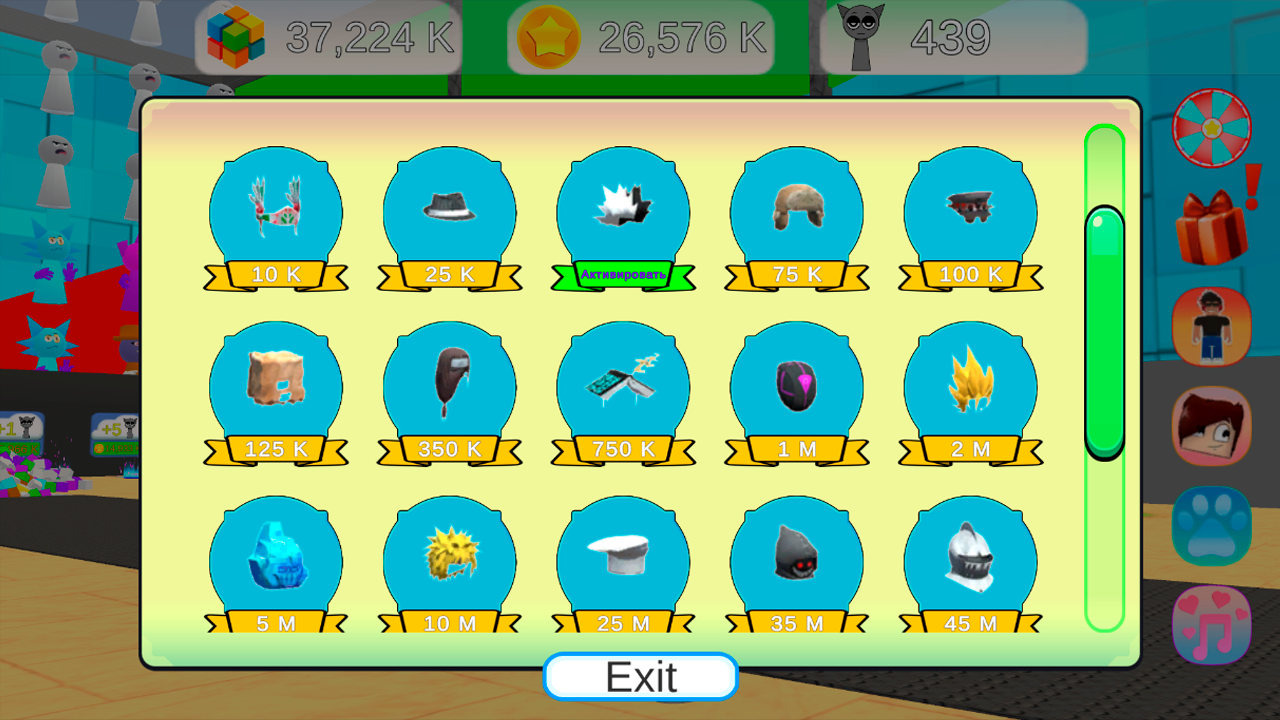Screen dimensions: 1280x720
Task: Select the 5 M ice helmet thumbnail
Action: 275,560
